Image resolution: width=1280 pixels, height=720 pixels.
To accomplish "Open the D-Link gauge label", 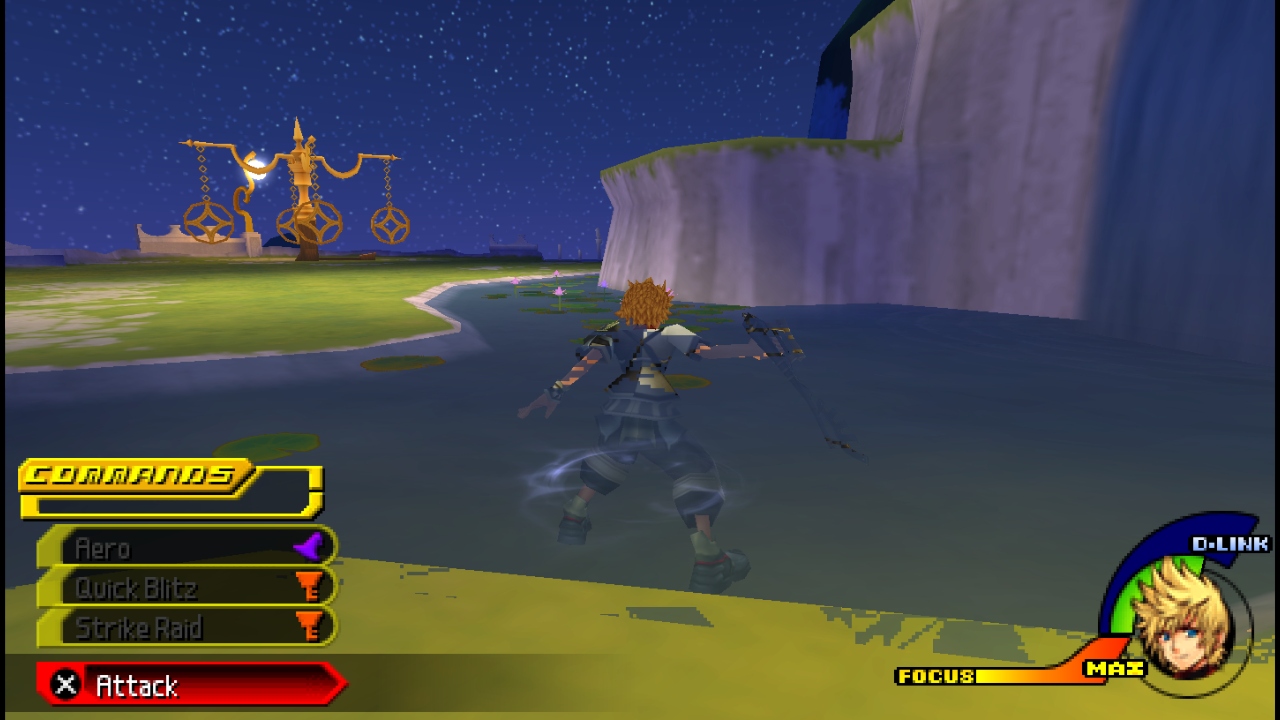I will click(x=1229, y=544).
